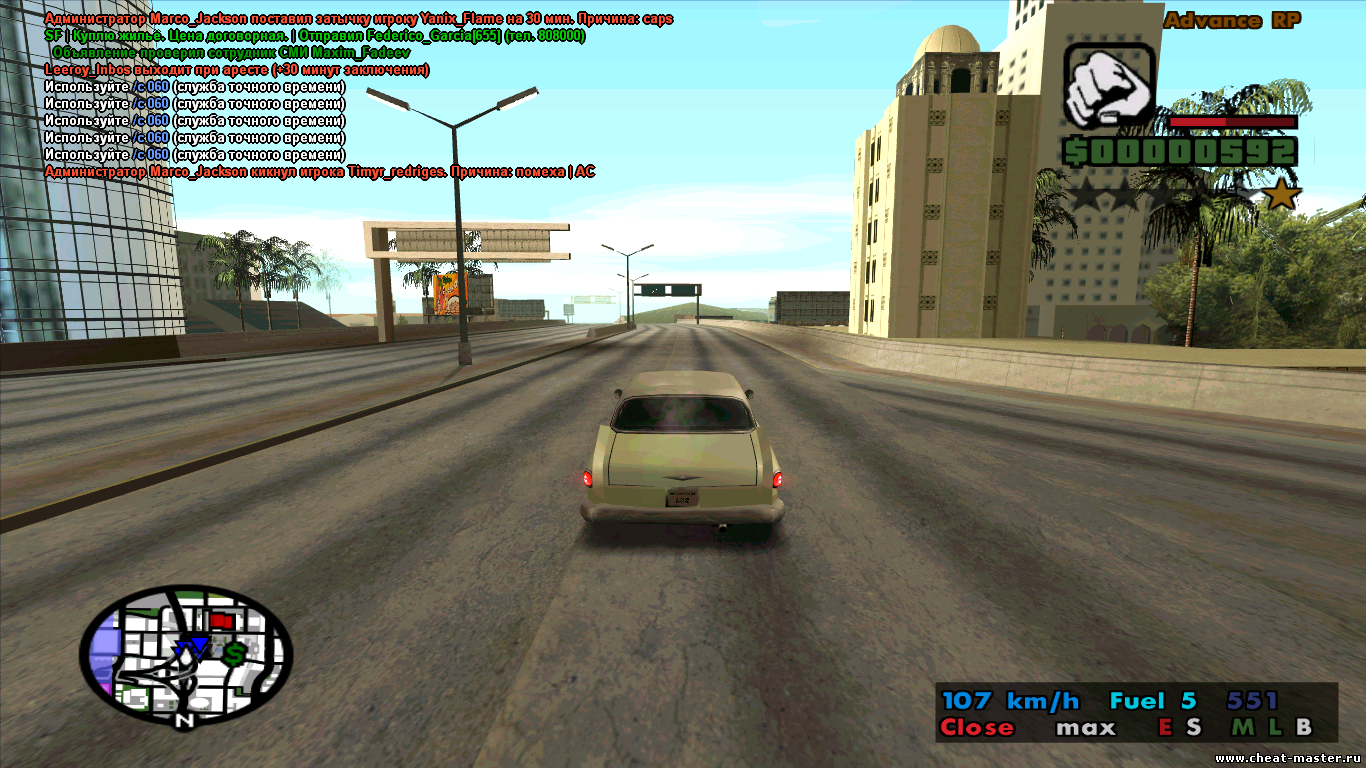Click the gold wanted star
This screenshot has height=768, width=1366.
(x=1281, y=195)
